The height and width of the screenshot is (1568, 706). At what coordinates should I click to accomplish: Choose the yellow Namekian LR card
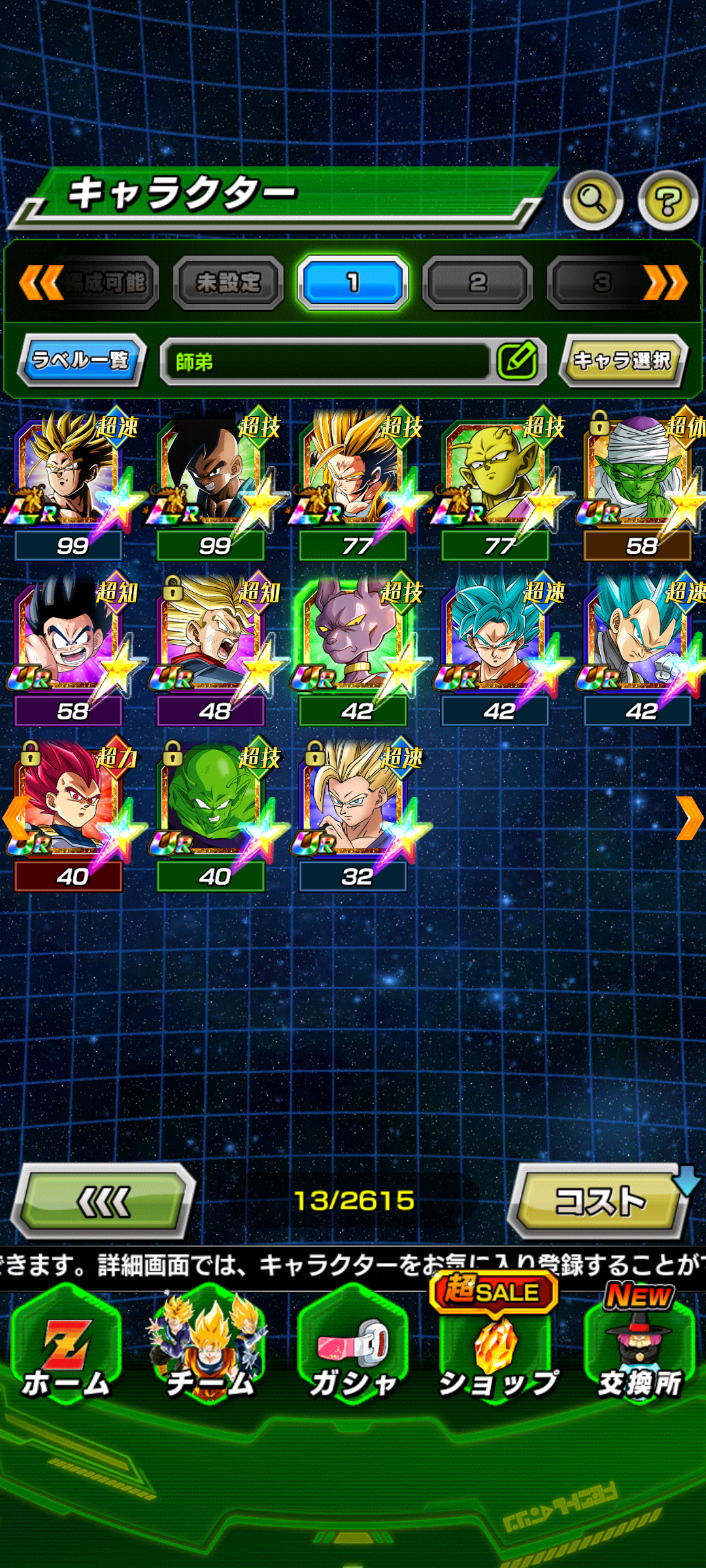[x=497, y=477]
